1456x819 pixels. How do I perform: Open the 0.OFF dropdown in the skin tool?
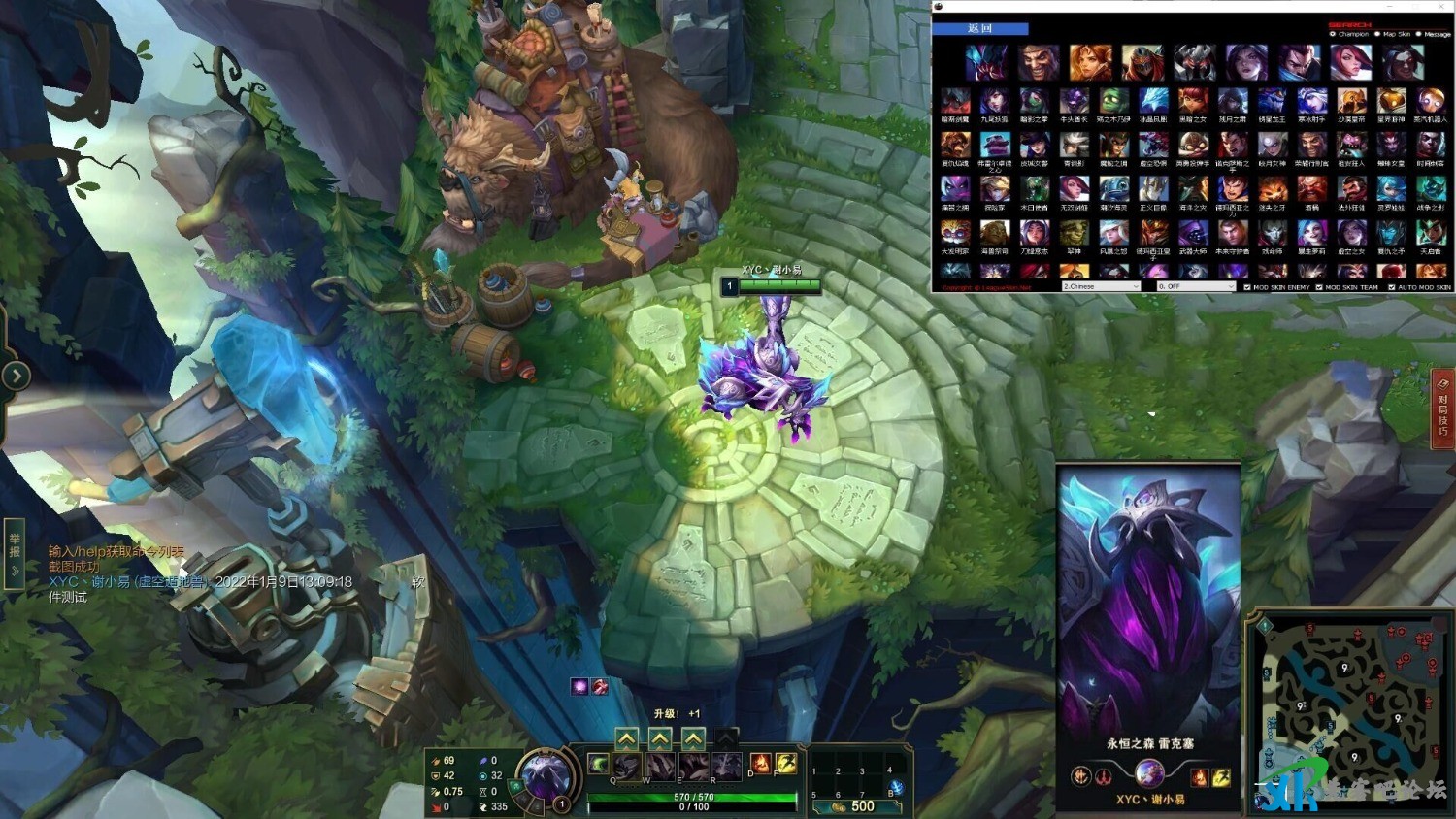click(1196, 286)
